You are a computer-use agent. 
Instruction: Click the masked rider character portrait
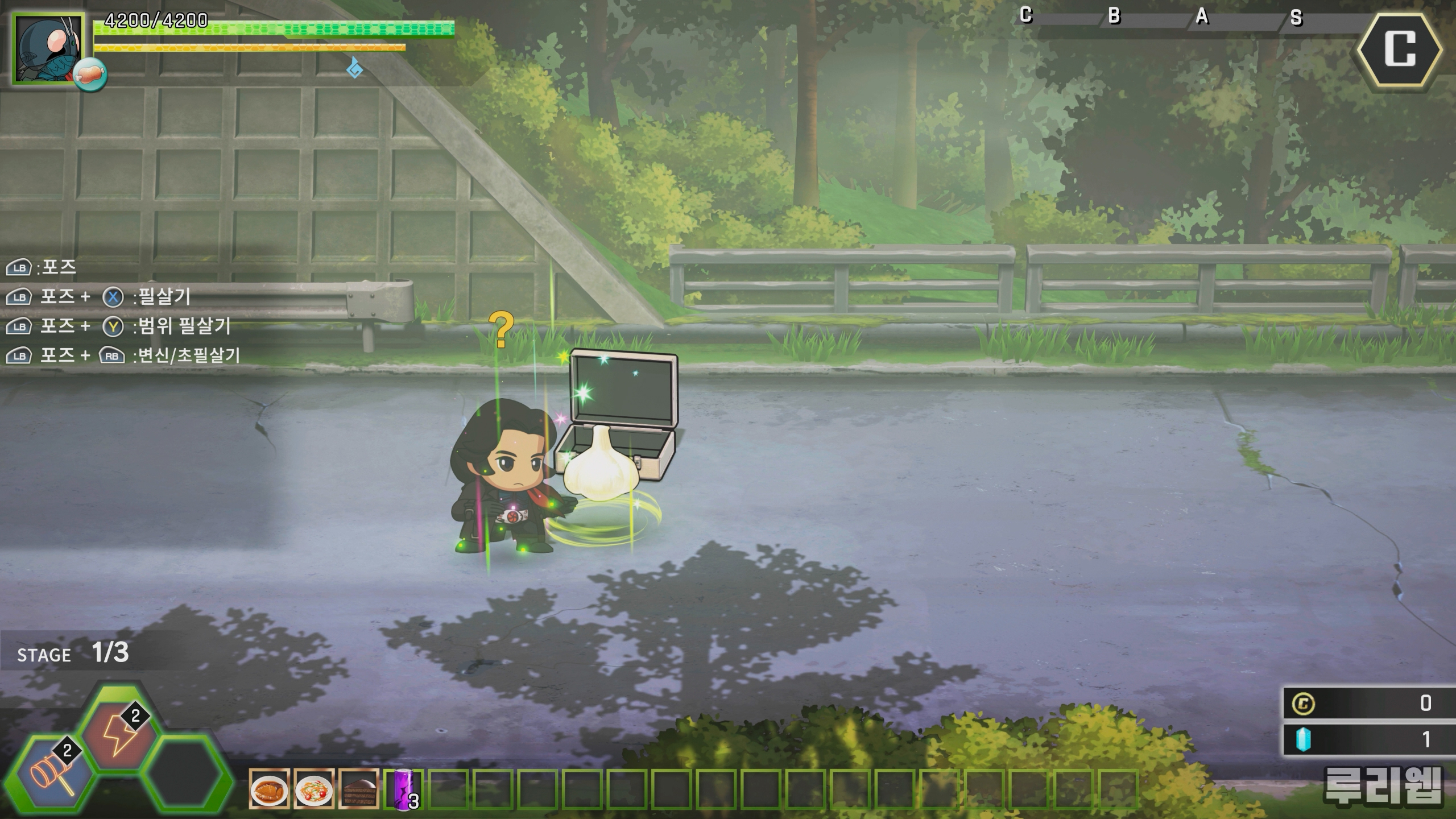tap(48, 49)
